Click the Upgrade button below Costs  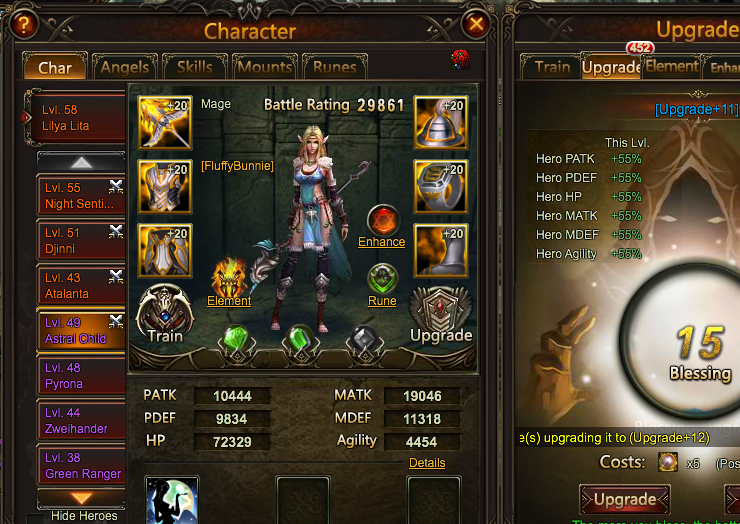click(x=624, y=499)
